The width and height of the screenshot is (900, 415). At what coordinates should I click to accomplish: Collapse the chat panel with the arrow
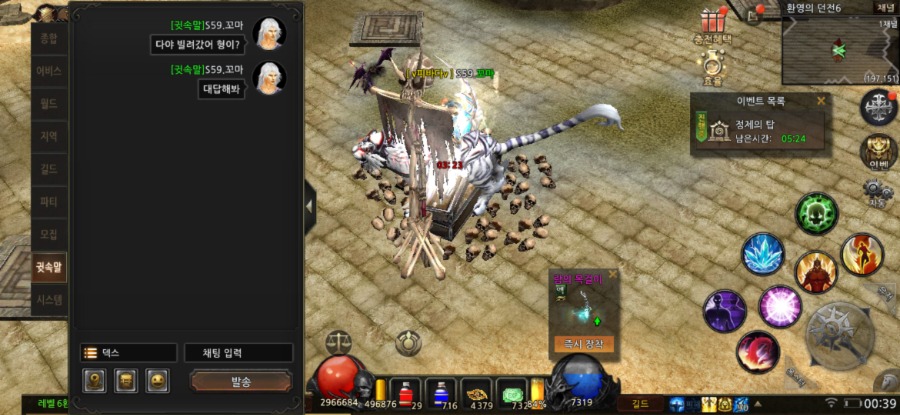pyautogui.click(x=310, y=204)
